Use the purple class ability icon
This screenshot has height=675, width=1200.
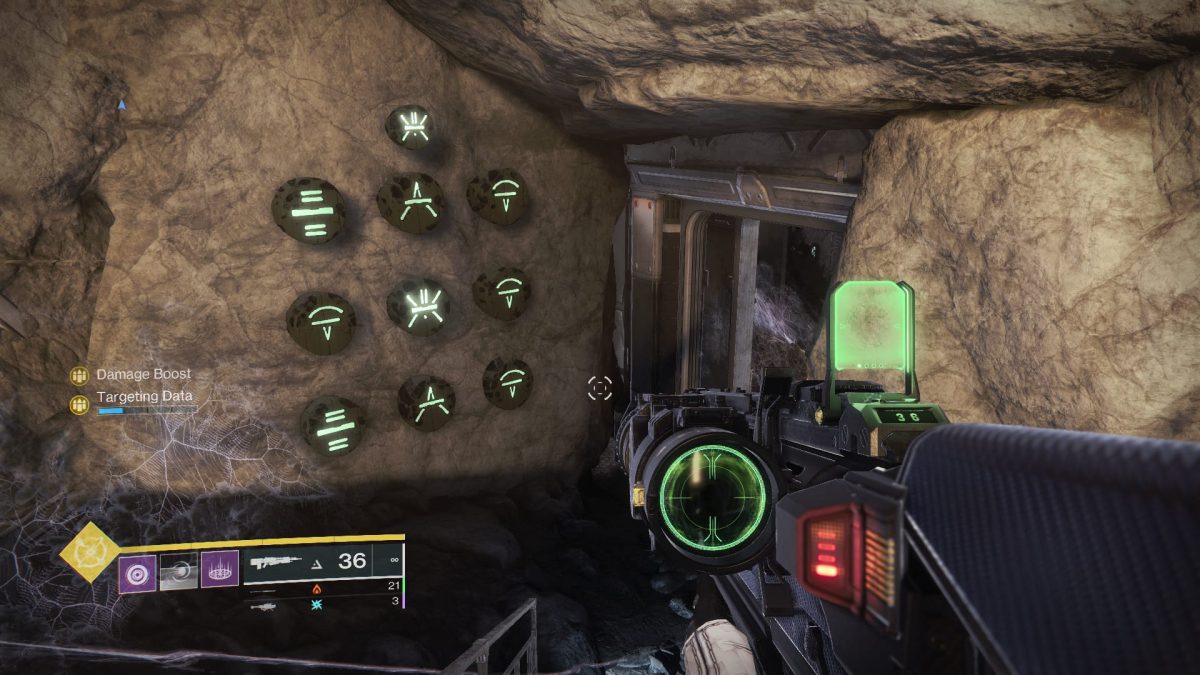tap(220, 570)
